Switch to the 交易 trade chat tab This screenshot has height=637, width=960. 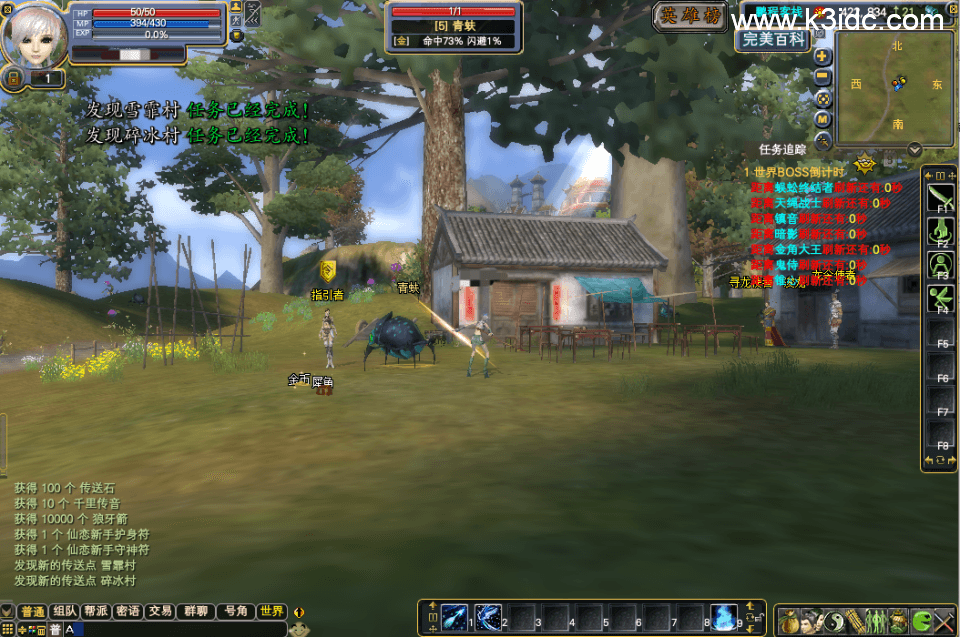click(159, 611)
